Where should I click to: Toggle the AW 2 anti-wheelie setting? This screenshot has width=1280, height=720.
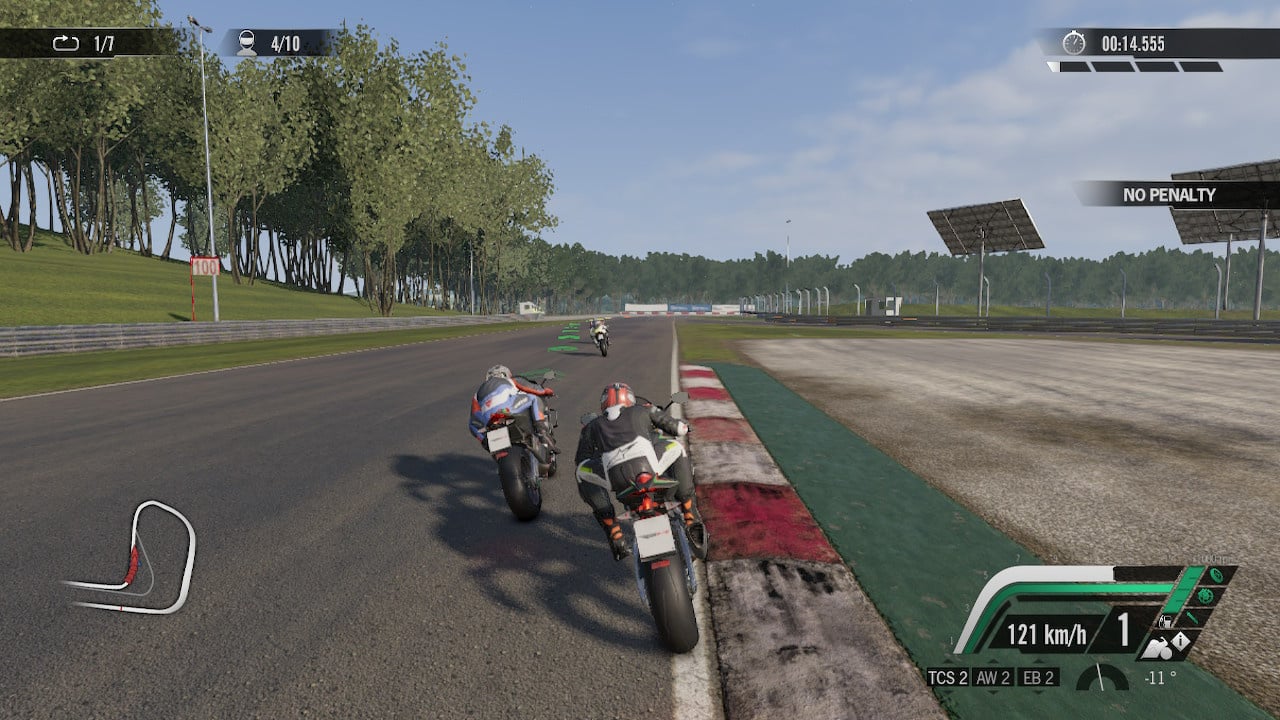[x=993, y=677]
